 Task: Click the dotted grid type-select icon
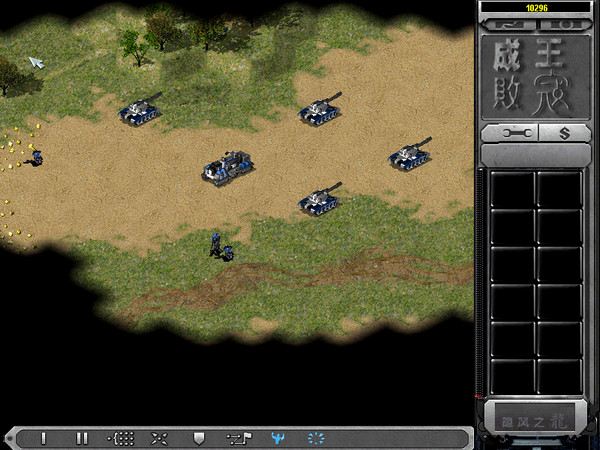pyautogui.click(x=121, y=438)
